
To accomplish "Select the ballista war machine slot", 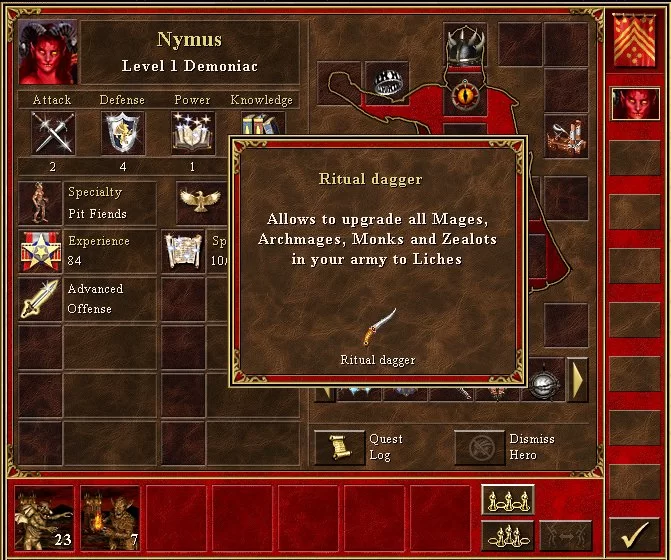I will [565, 136].
